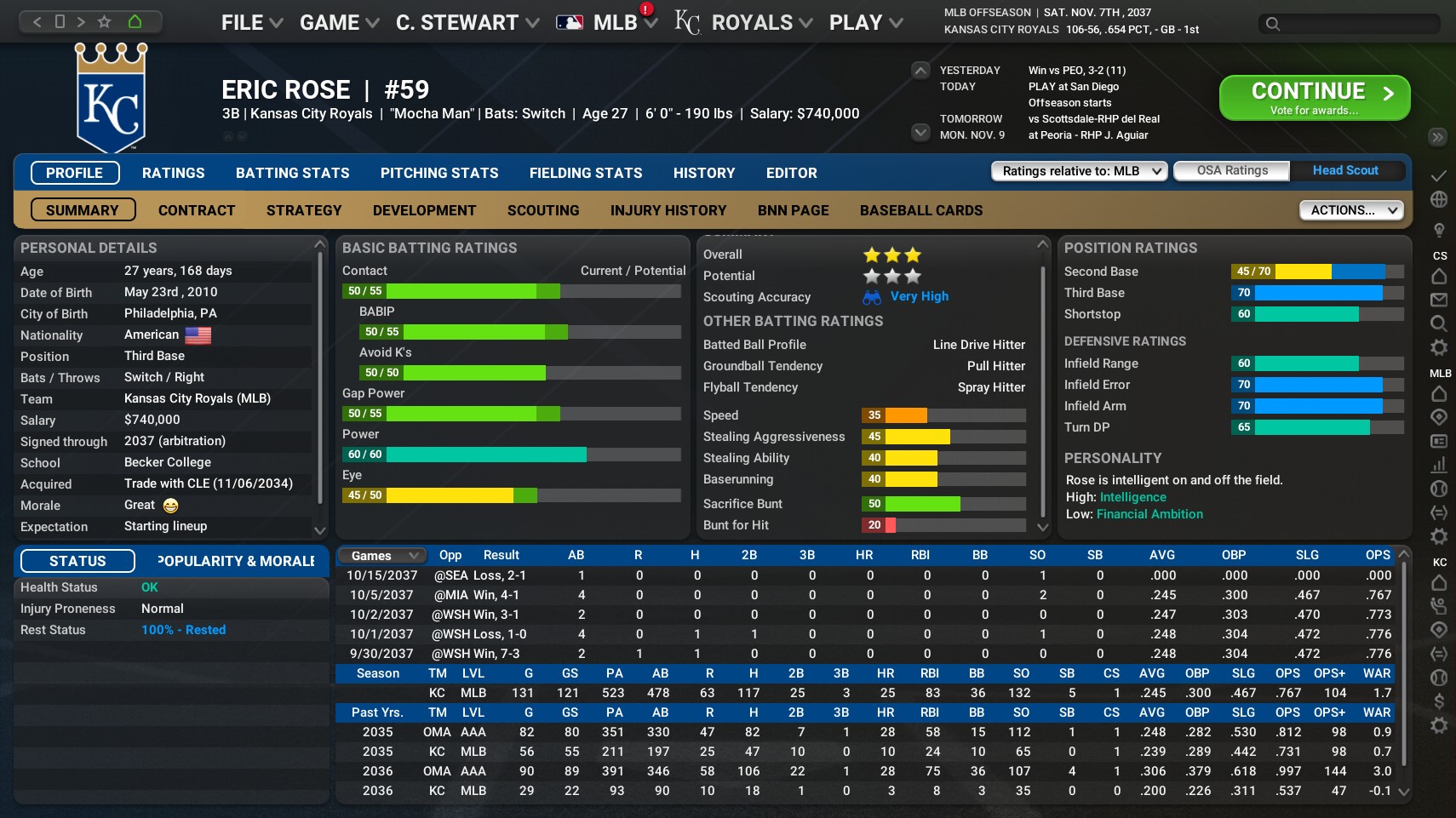
Task: Switch scouting view to Head Scout
Action: (1345, 170)
